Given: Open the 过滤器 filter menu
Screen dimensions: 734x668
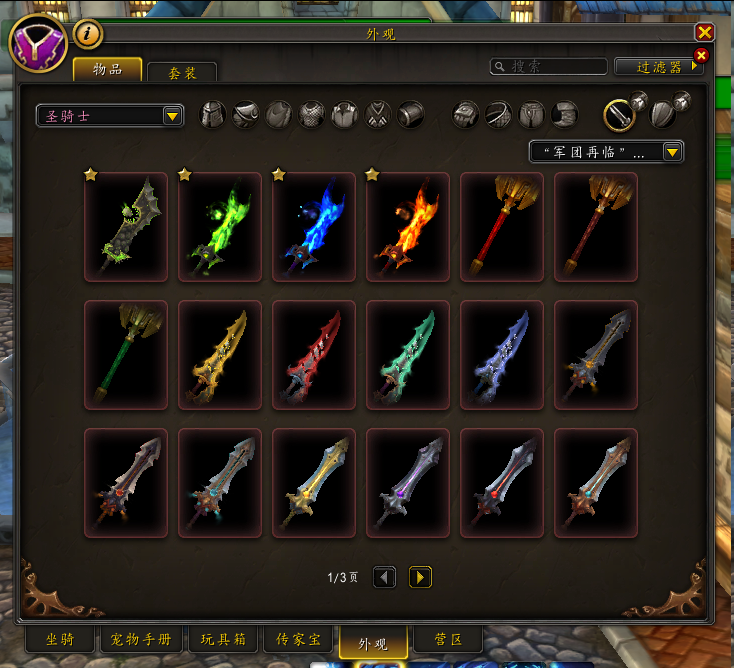Looking at the screenshot, I should tap(659, 67).
